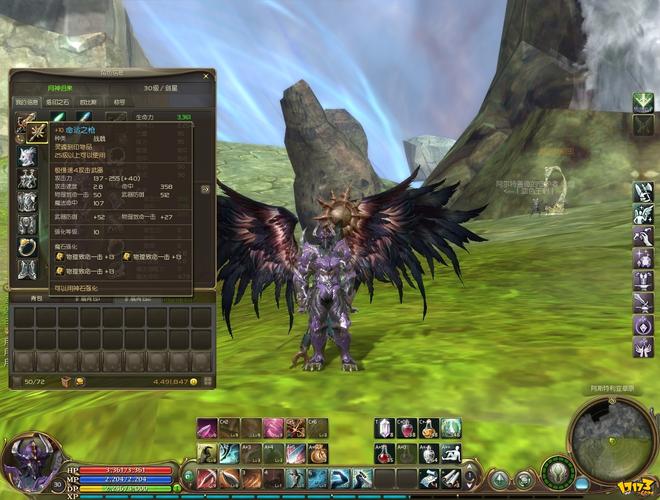Use the paper scroll hotbar item
Screen dimensions: 660x500
[451, 477]
